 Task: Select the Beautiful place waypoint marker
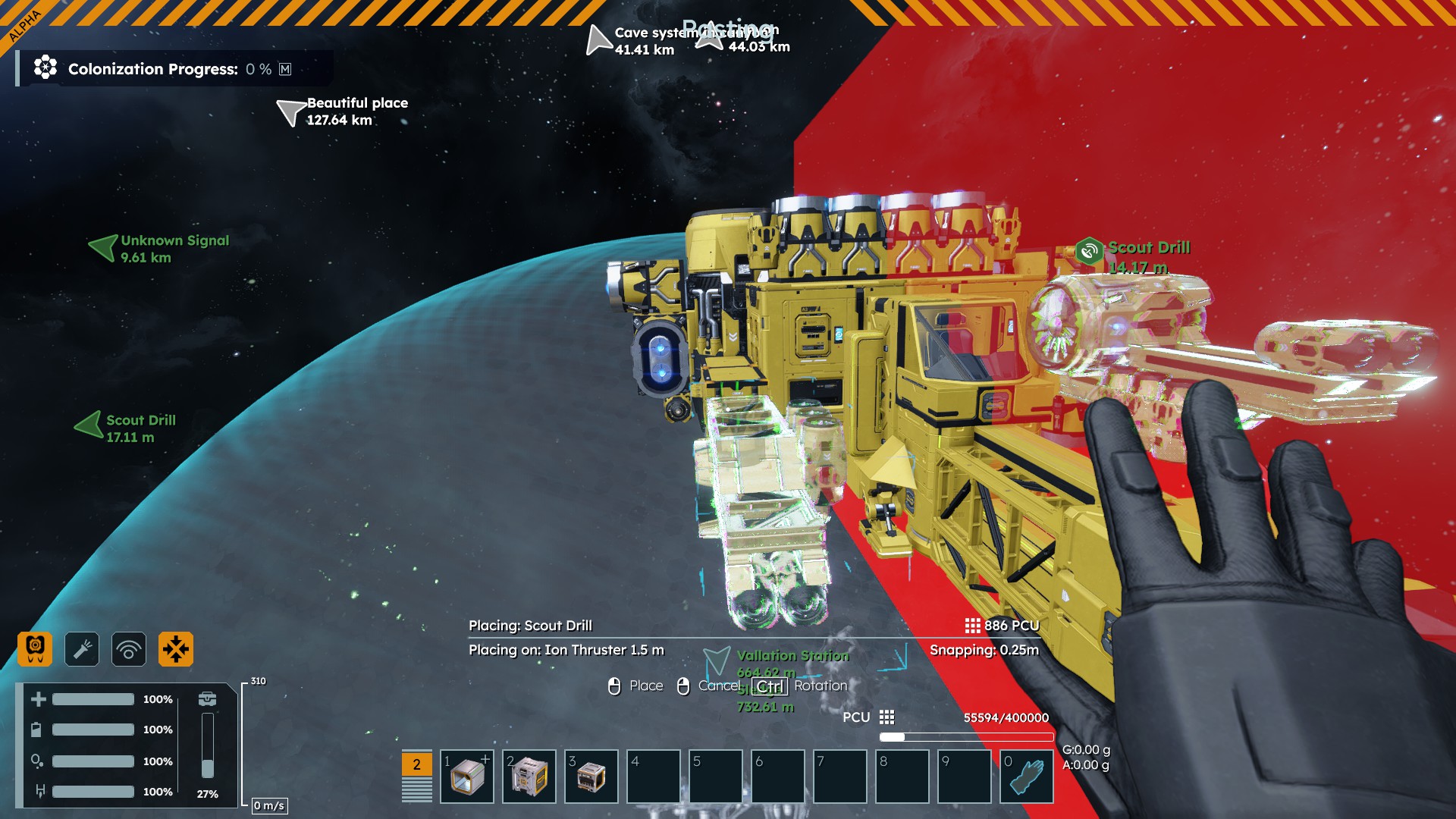(290, 112)
